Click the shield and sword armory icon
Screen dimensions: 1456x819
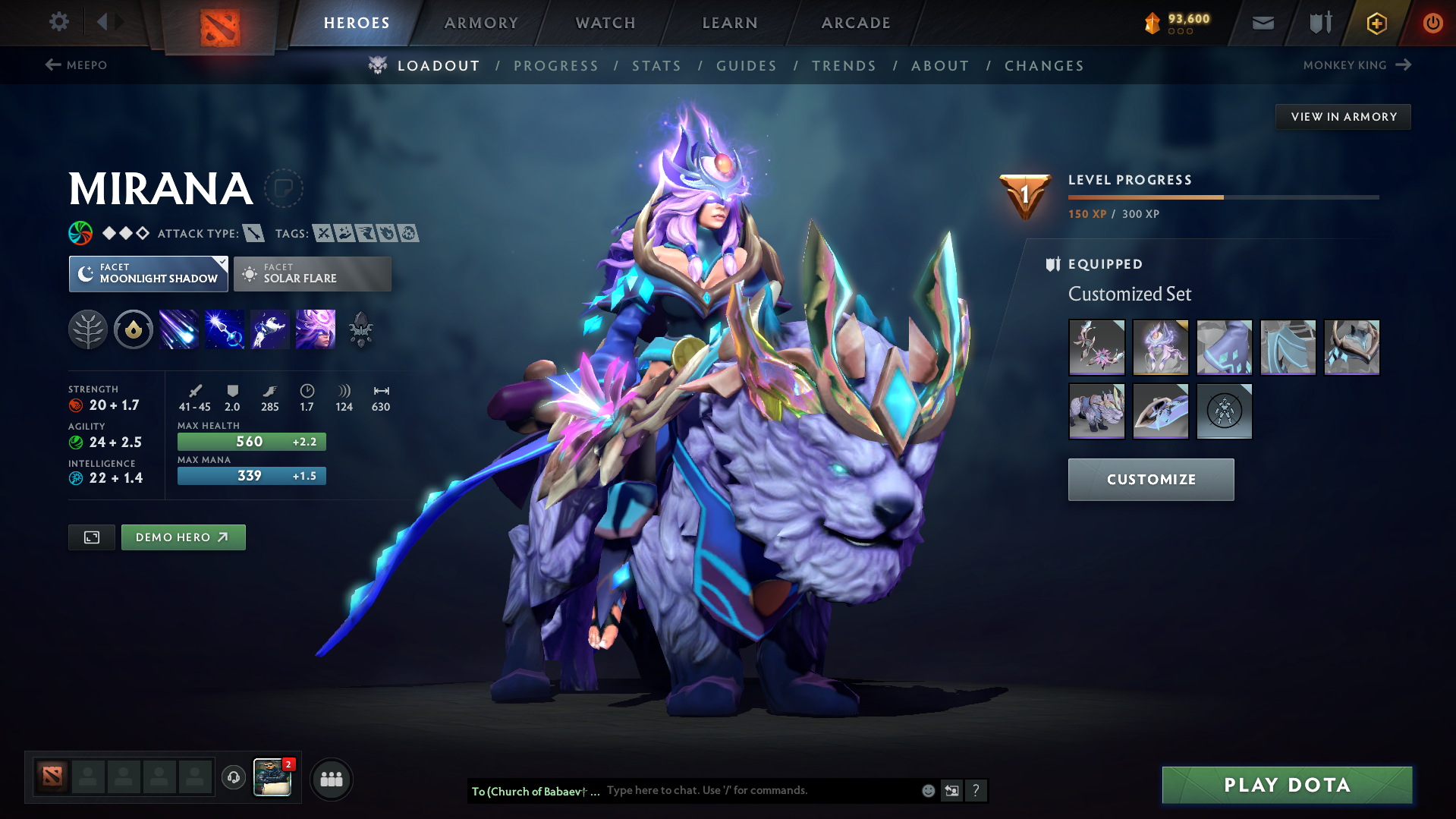1319,23
